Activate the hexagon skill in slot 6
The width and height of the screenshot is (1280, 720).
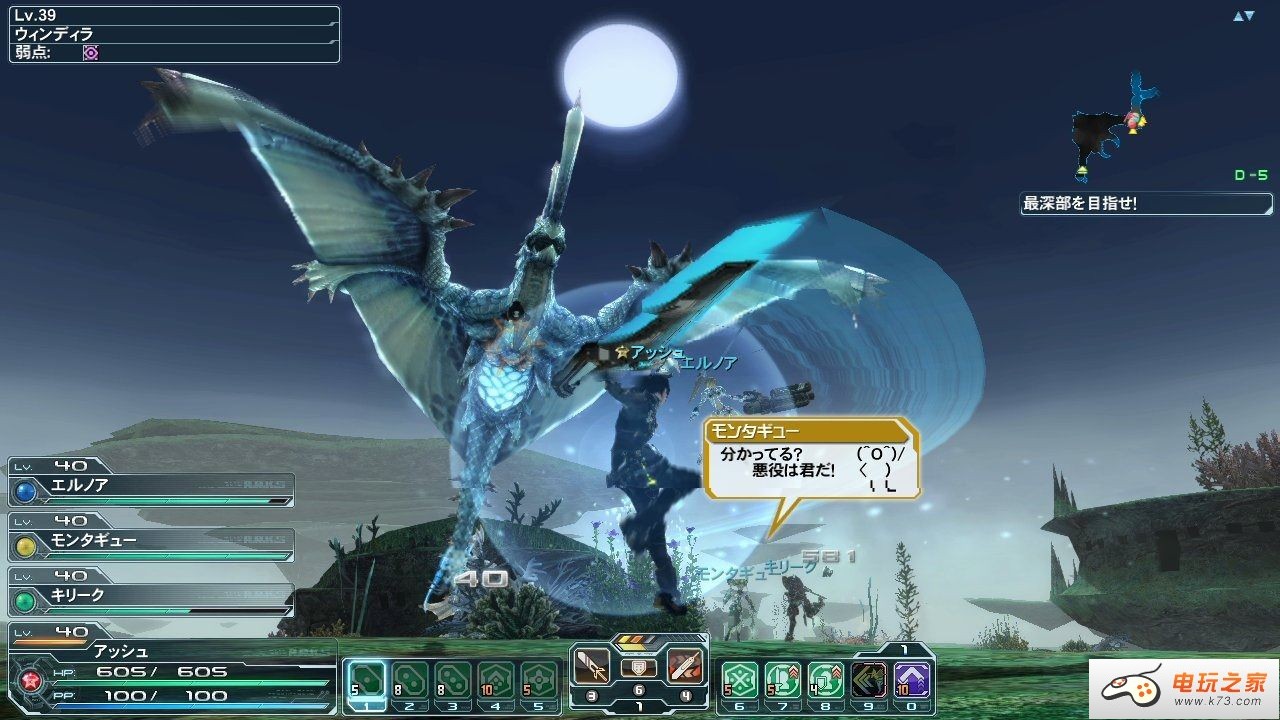(x=740, y=680)
